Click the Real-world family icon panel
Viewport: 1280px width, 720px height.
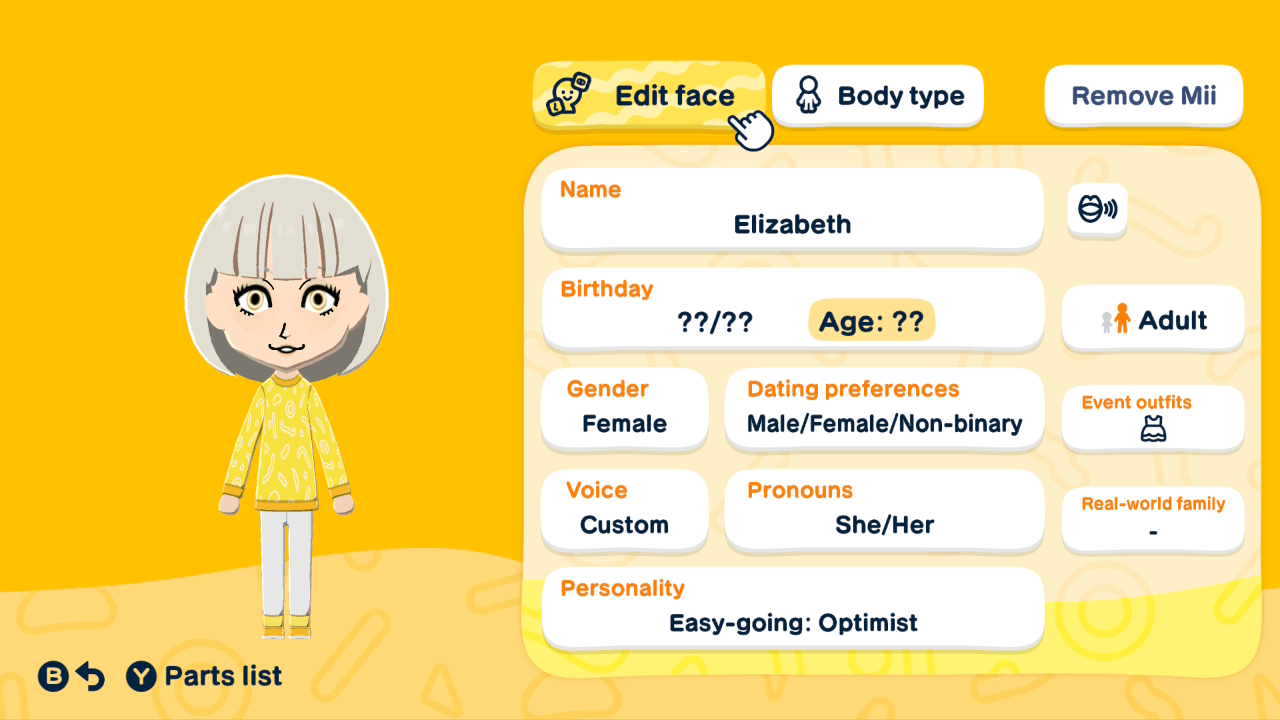(x=1152, y=519)
